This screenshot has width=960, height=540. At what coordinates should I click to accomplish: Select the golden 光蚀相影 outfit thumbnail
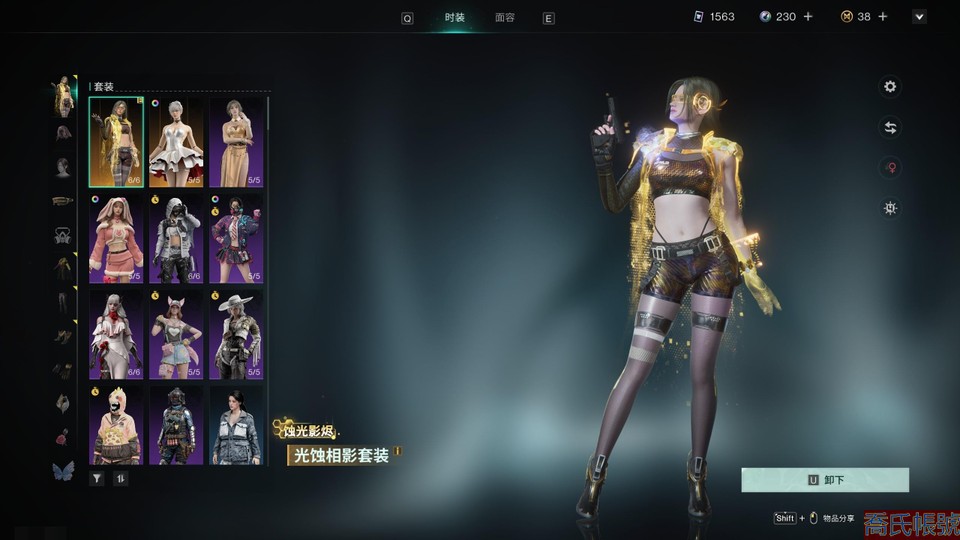tap(116, 142)
